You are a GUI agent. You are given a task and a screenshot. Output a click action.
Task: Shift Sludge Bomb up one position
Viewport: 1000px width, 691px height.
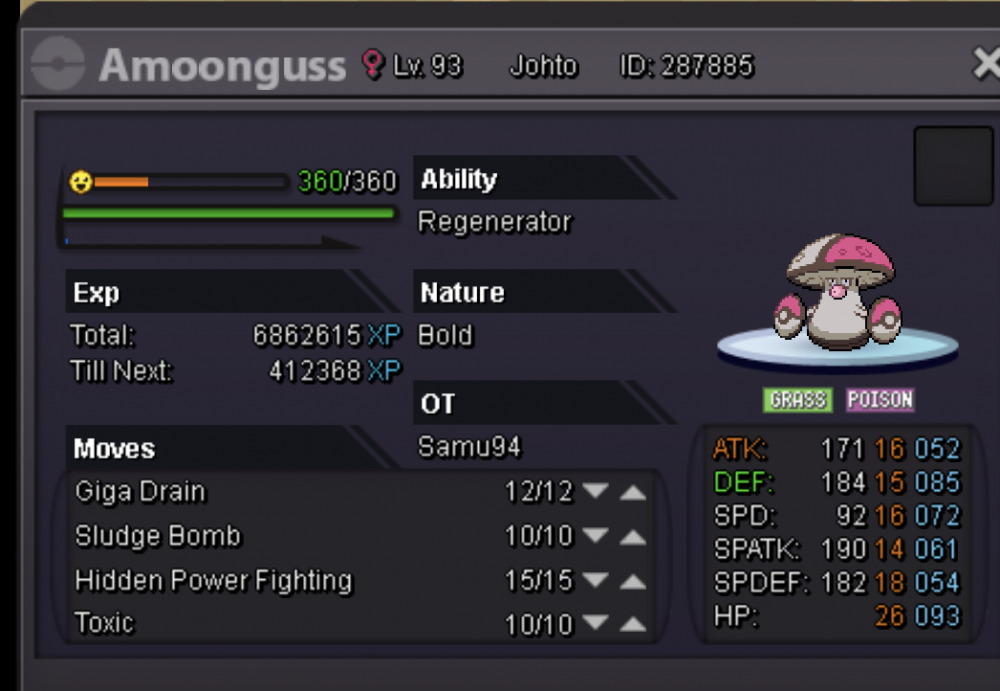tap(632, 537)
